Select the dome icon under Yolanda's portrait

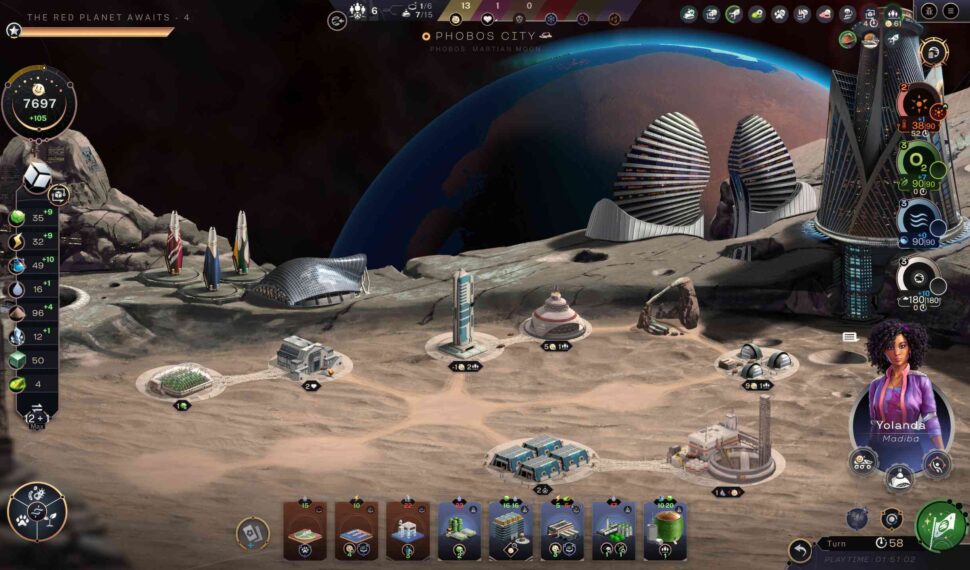click(x=899, y=477)
